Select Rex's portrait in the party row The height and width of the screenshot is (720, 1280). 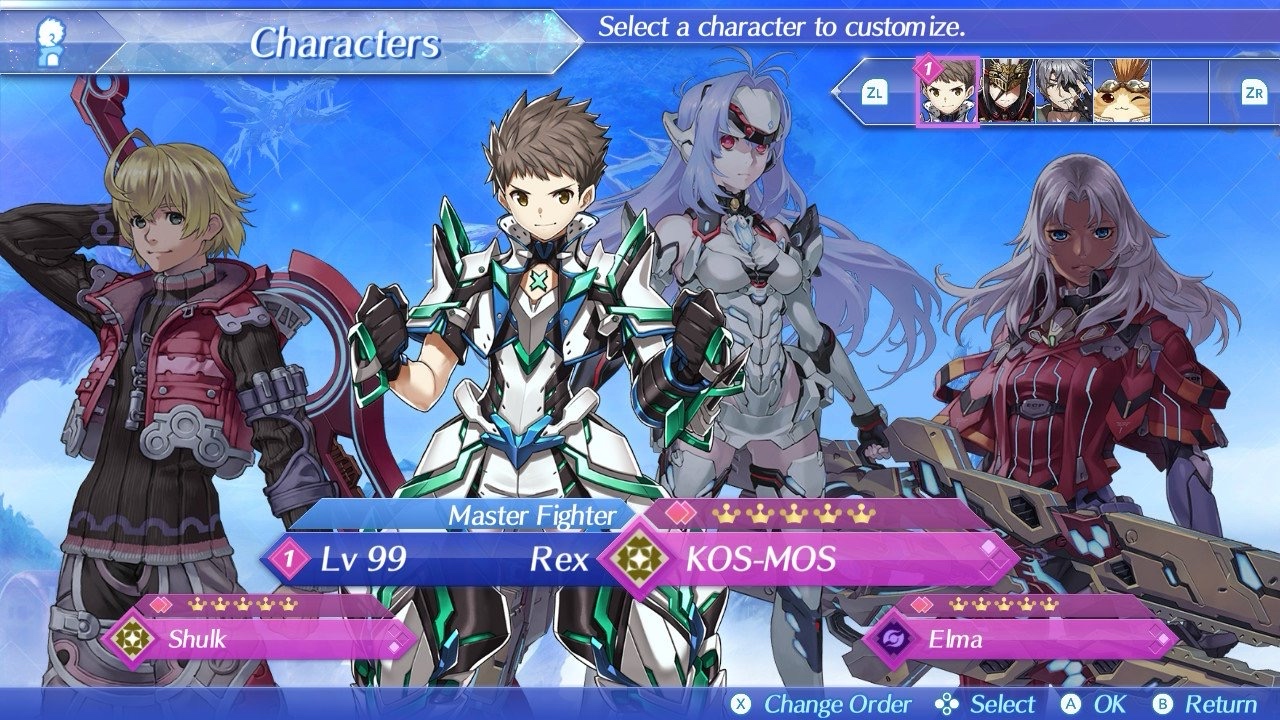[x=947, y=92]
